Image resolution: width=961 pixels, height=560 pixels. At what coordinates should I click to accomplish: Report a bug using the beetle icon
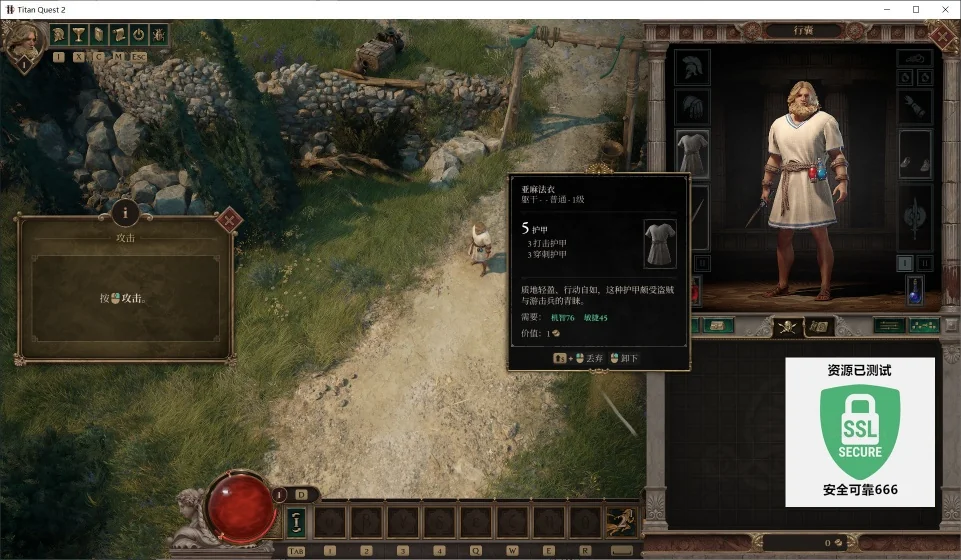[158, 34]
